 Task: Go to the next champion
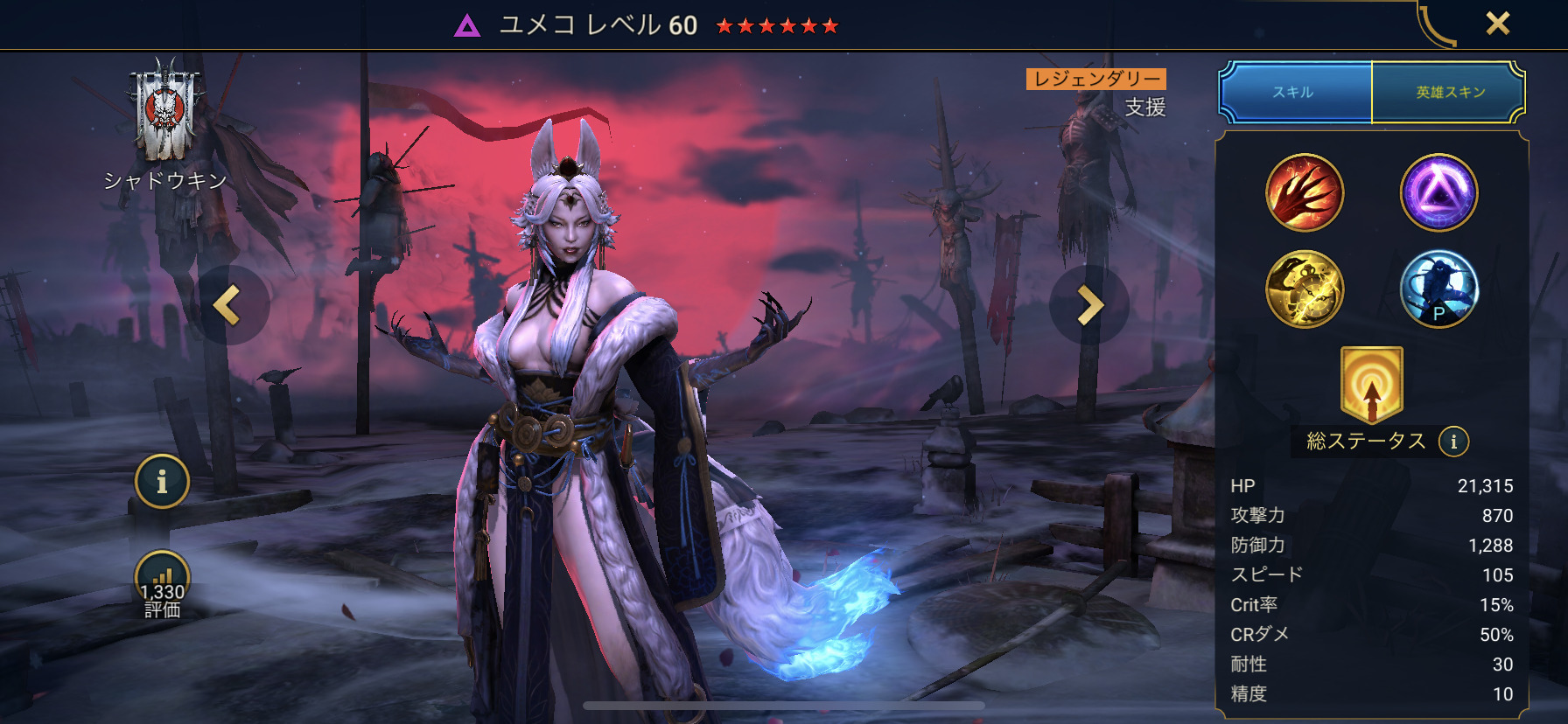(x=1089, y=305)
